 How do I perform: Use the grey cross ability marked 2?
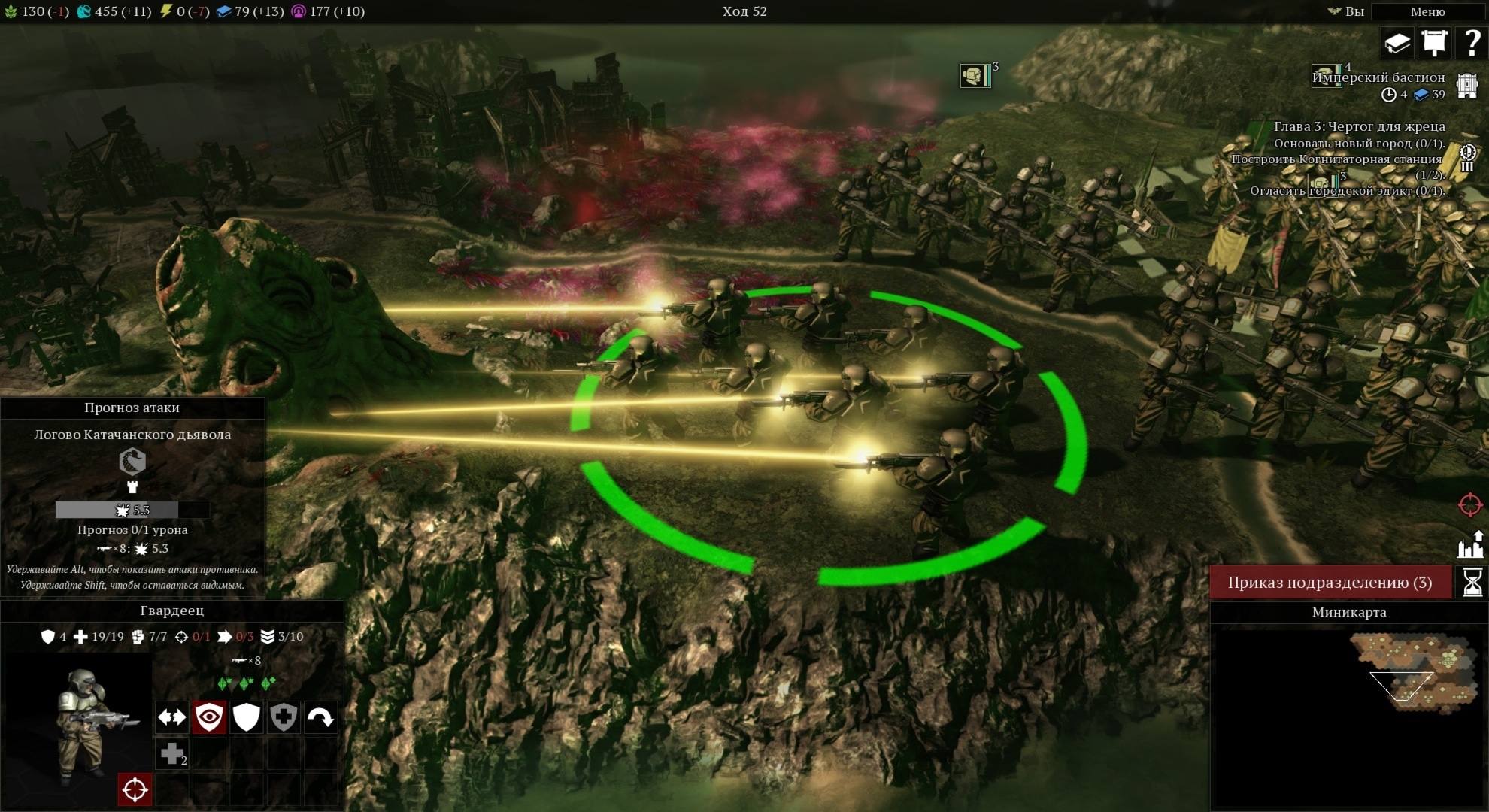pos(172,753)
